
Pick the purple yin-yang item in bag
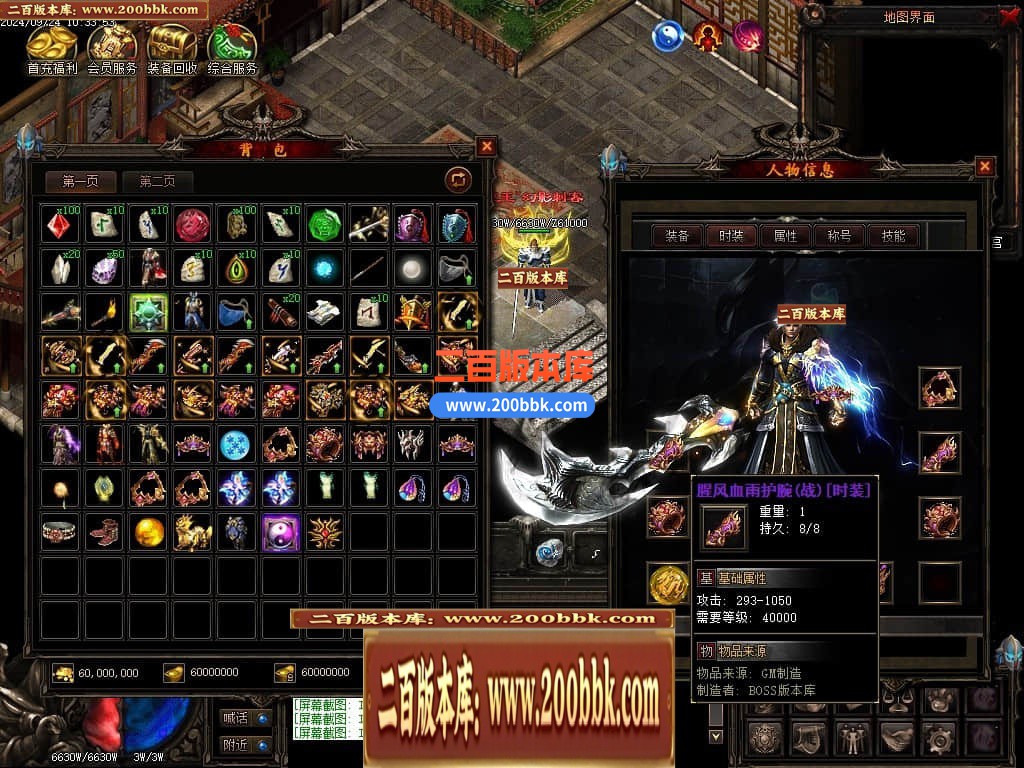[280, 532]
